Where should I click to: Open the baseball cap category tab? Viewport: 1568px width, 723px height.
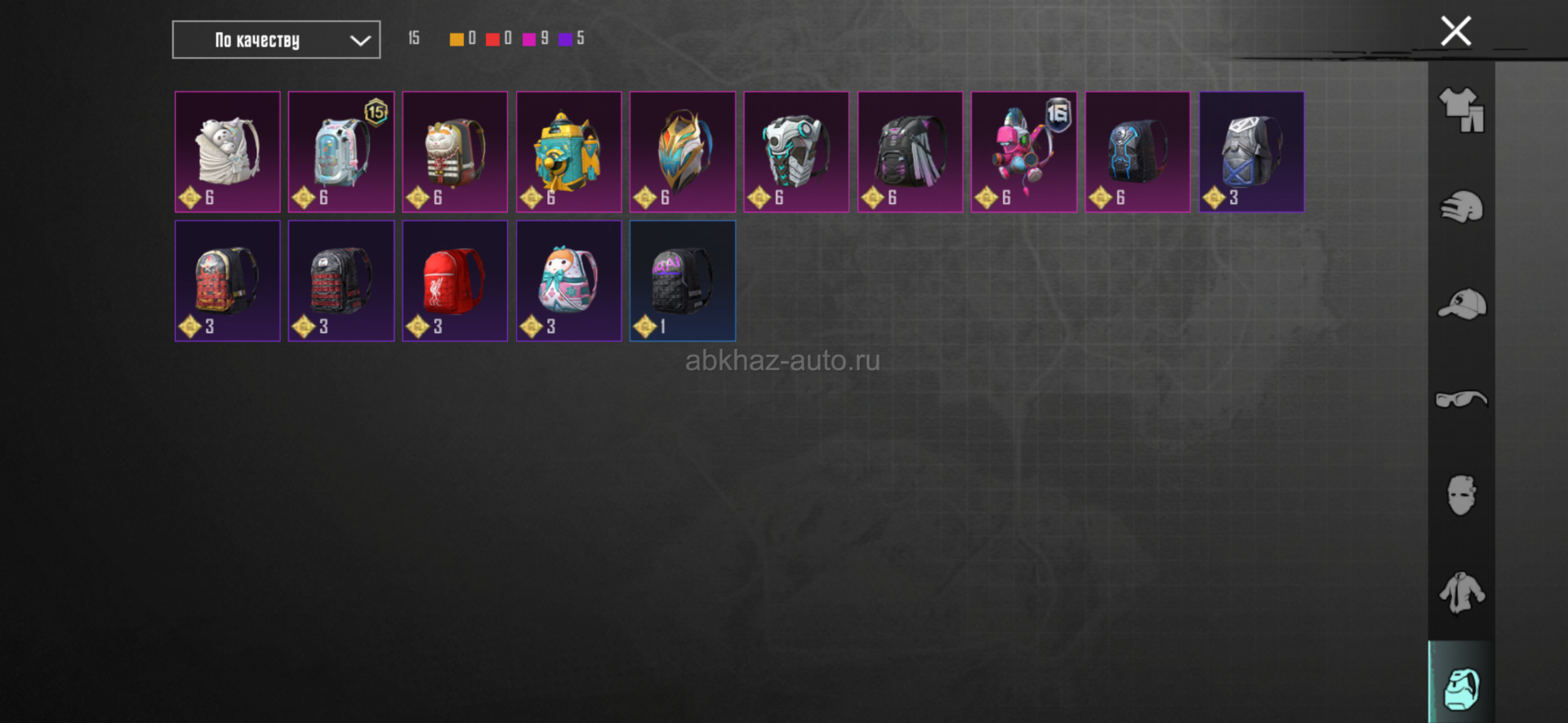click(1461, 304)
